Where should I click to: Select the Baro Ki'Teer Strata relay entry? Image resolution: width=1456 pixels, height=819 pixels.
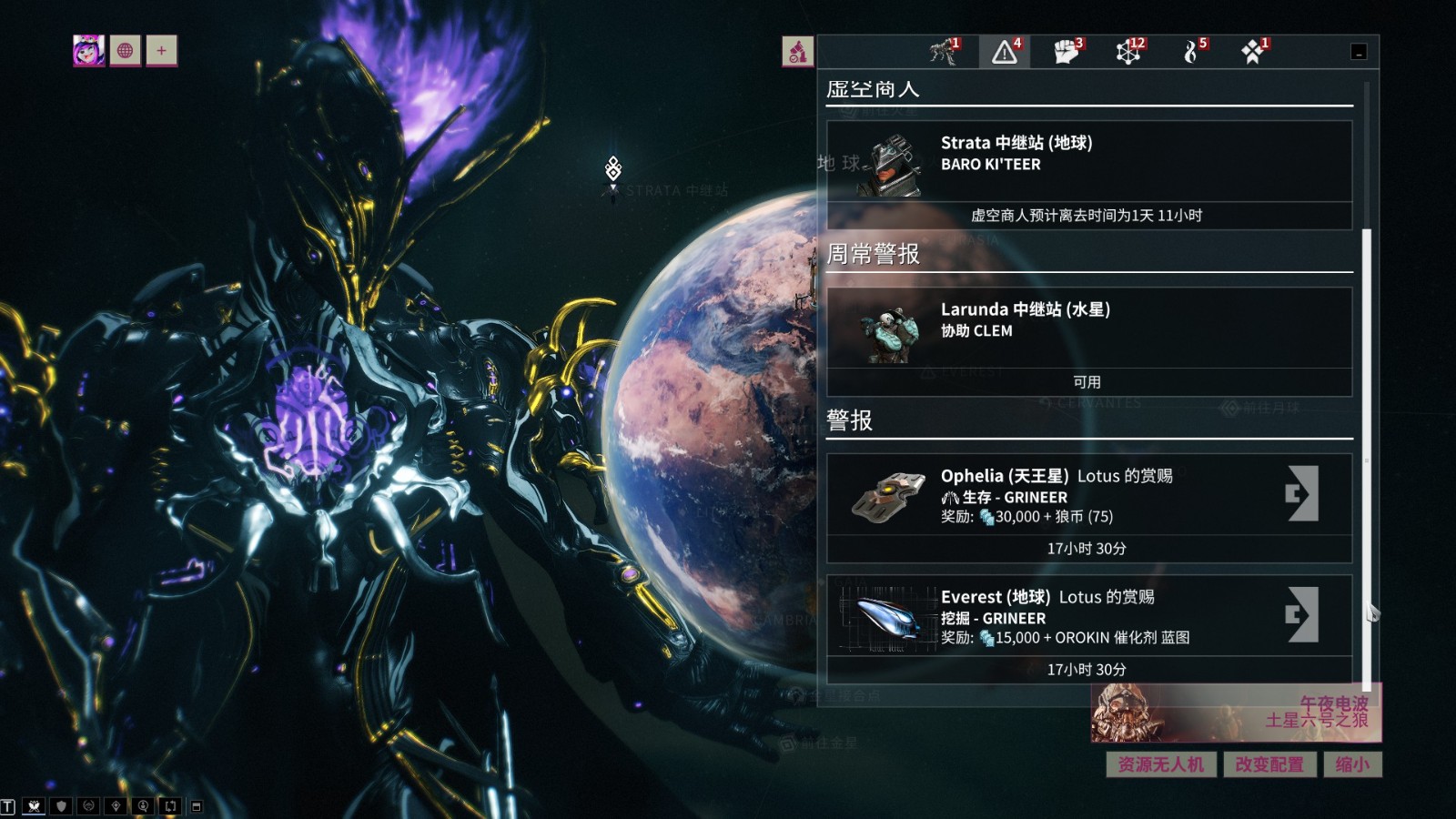1088,159
